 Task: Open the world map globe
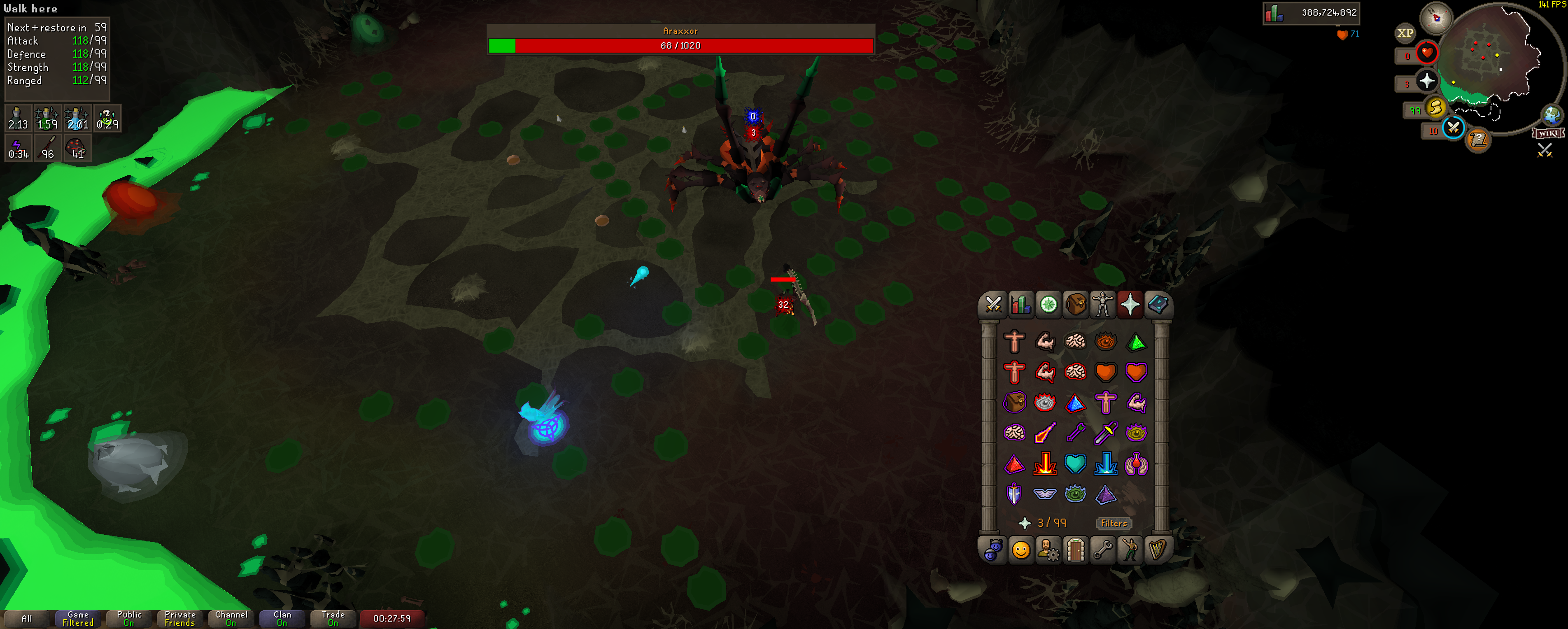[1552, 114]
